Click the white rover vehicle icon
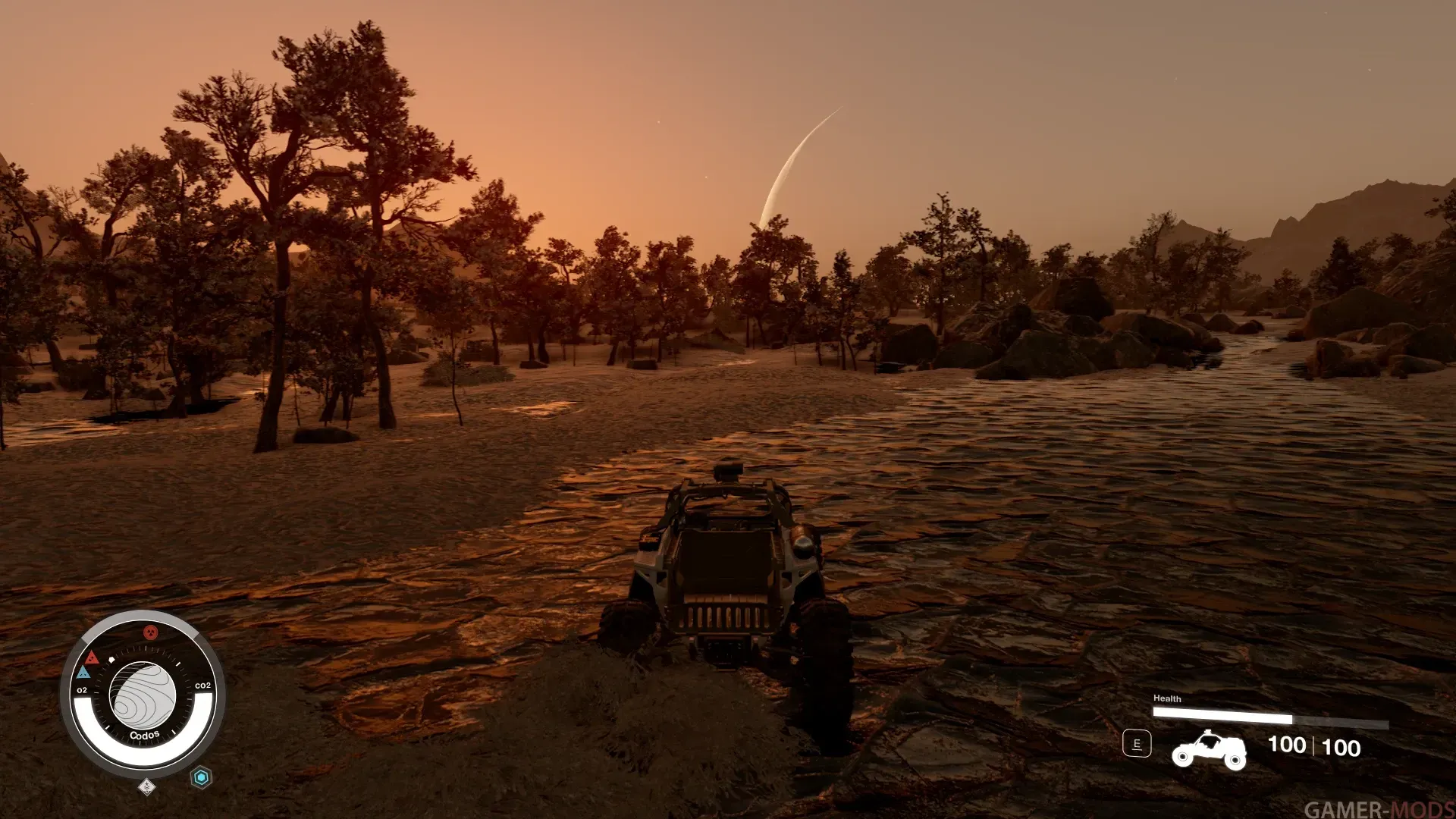Viewport: 1456px width, 819px height. point(1209,749)
